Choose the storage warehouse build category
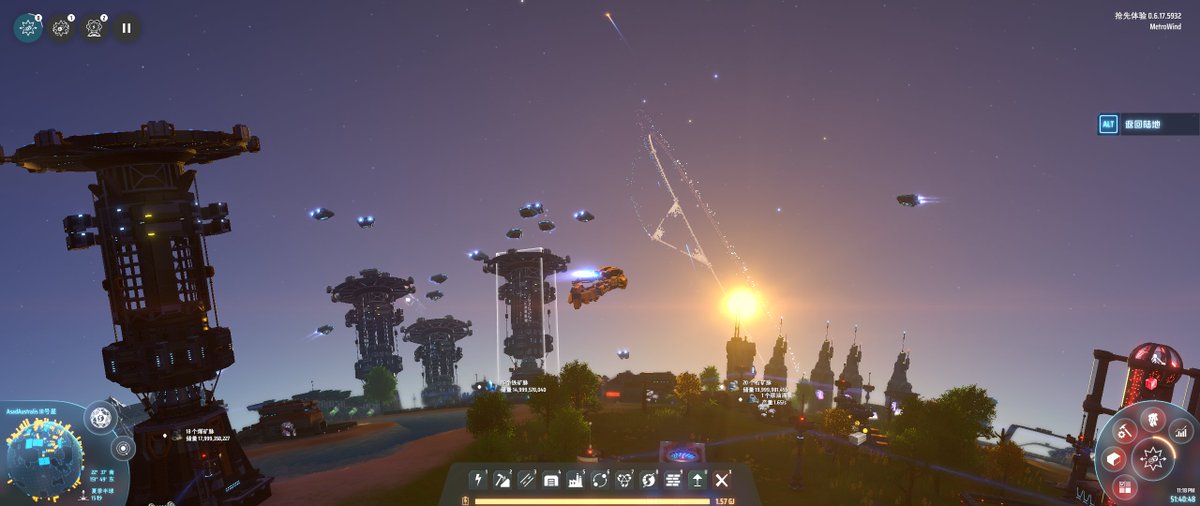The image size is (1200, 506). coord(550,480)
